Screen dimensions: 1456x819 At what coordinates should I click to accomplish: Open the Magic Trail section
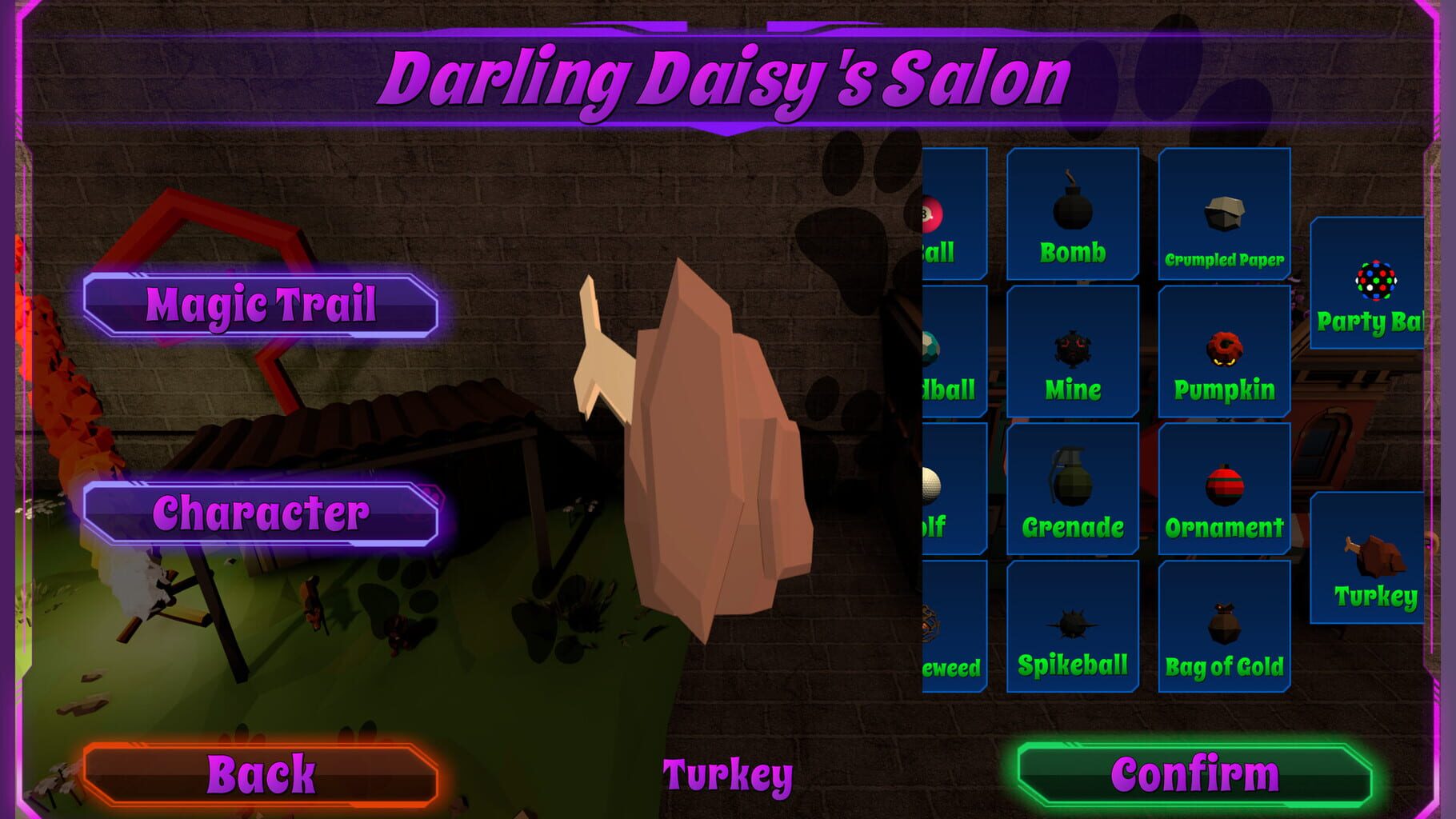point(260,304)
